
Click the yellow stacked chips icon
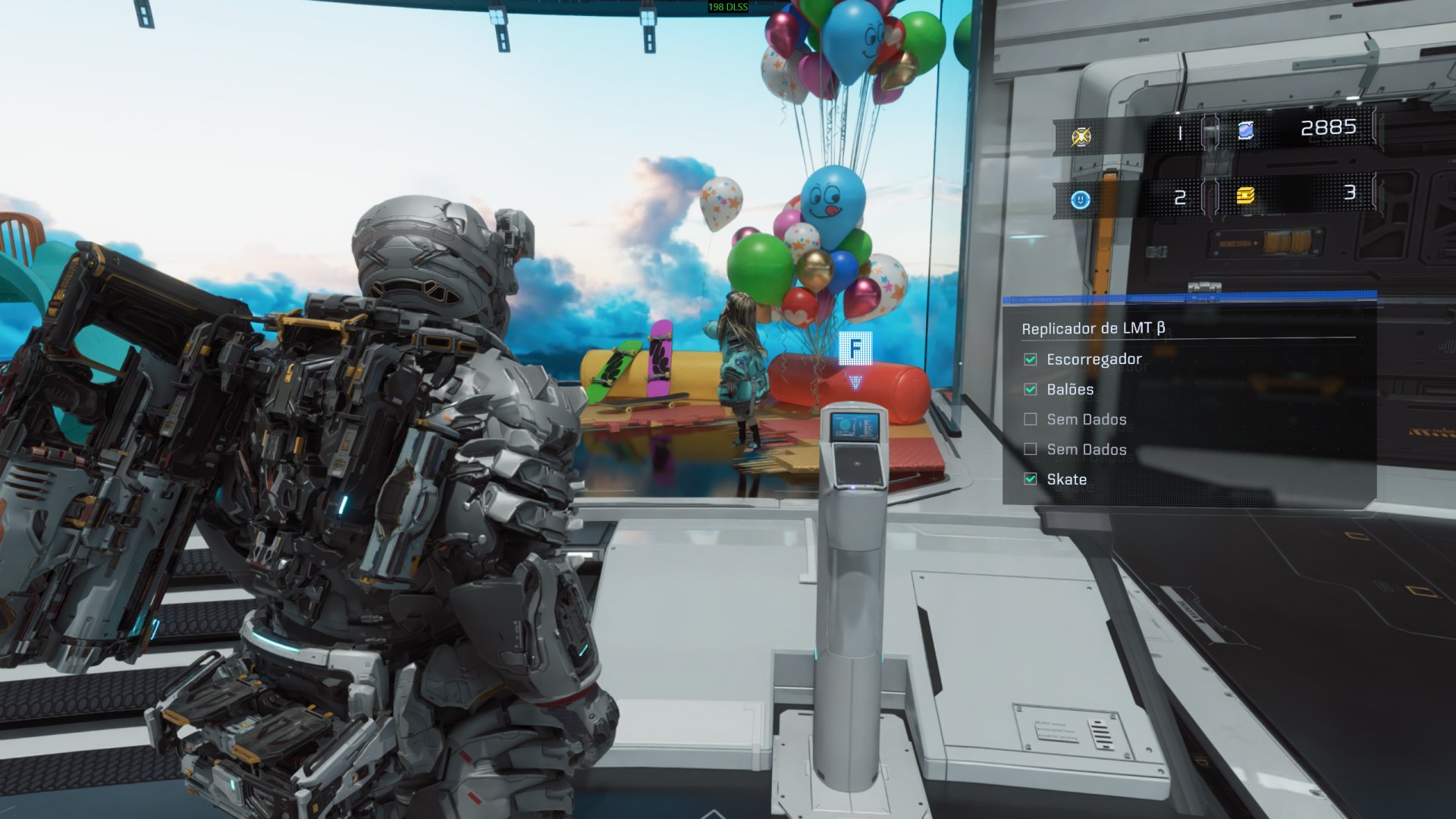tap(1245, 196)
